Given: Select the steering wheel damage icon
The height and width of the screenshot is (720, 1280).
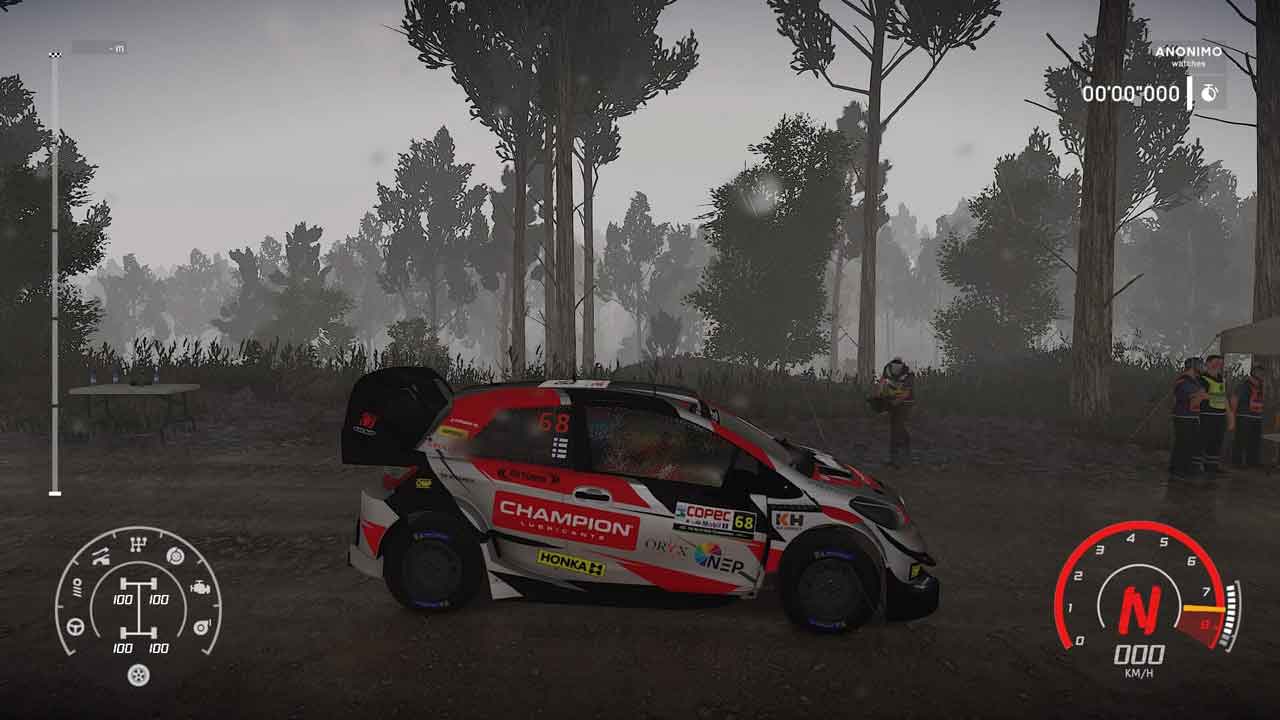Looking at the screenshot, I should (75, 626).
